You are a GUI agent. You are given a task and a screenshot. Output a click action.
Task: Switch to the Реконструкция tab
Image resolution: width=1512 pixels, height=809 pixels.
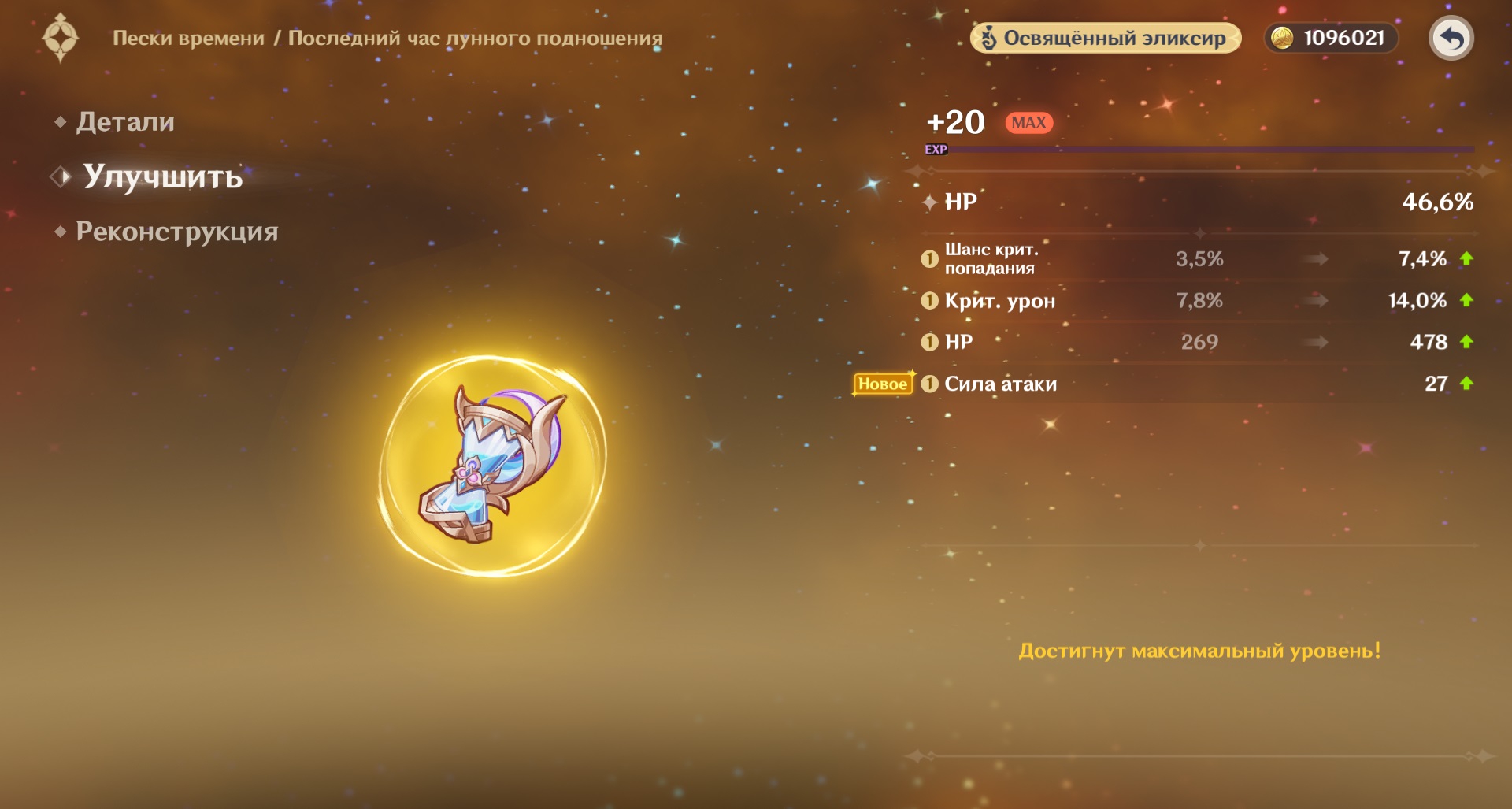(176, 232)
